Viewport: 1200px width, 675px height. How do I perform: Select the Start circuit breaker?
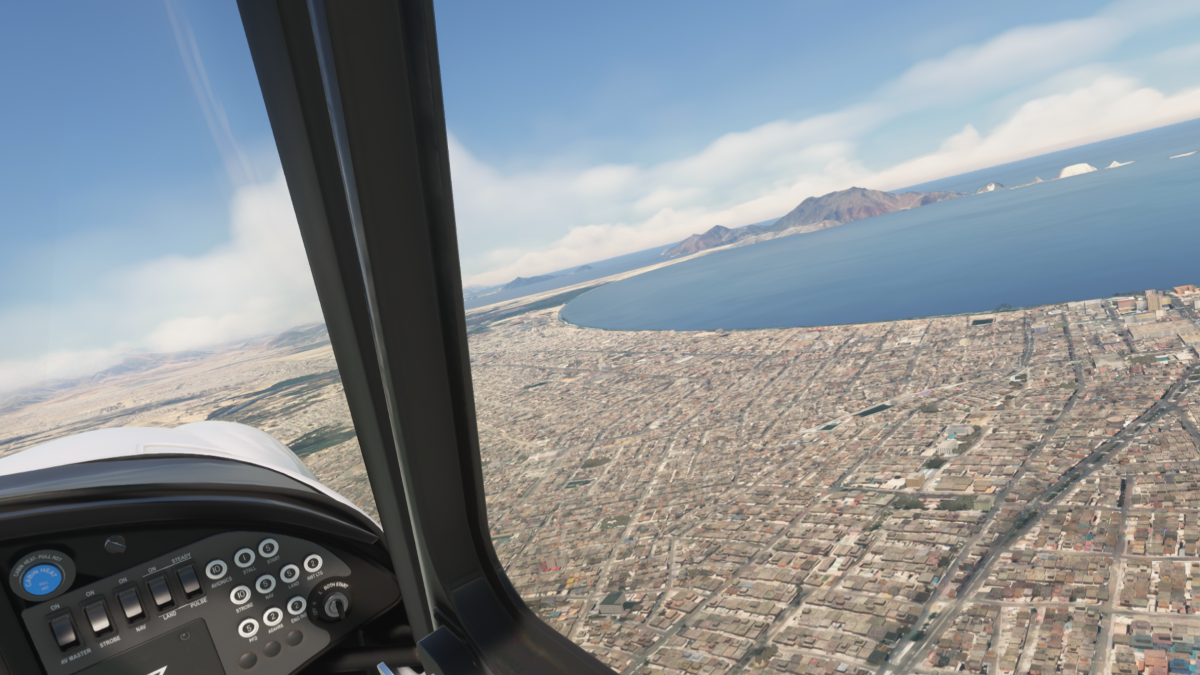coord(268,547)
